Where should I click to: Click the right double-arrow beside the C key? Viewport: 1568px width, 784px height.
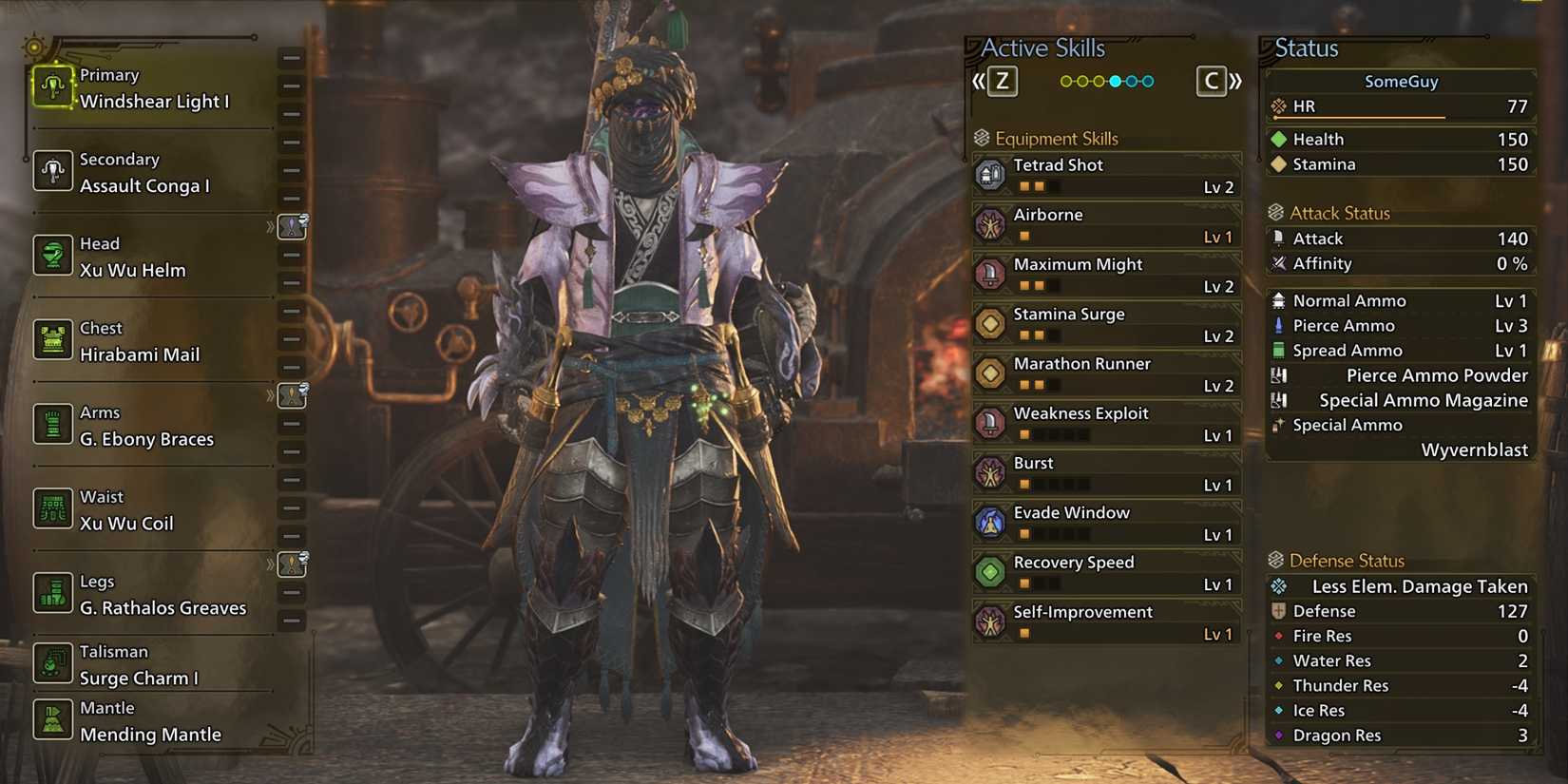click(x=1234, y=82)
